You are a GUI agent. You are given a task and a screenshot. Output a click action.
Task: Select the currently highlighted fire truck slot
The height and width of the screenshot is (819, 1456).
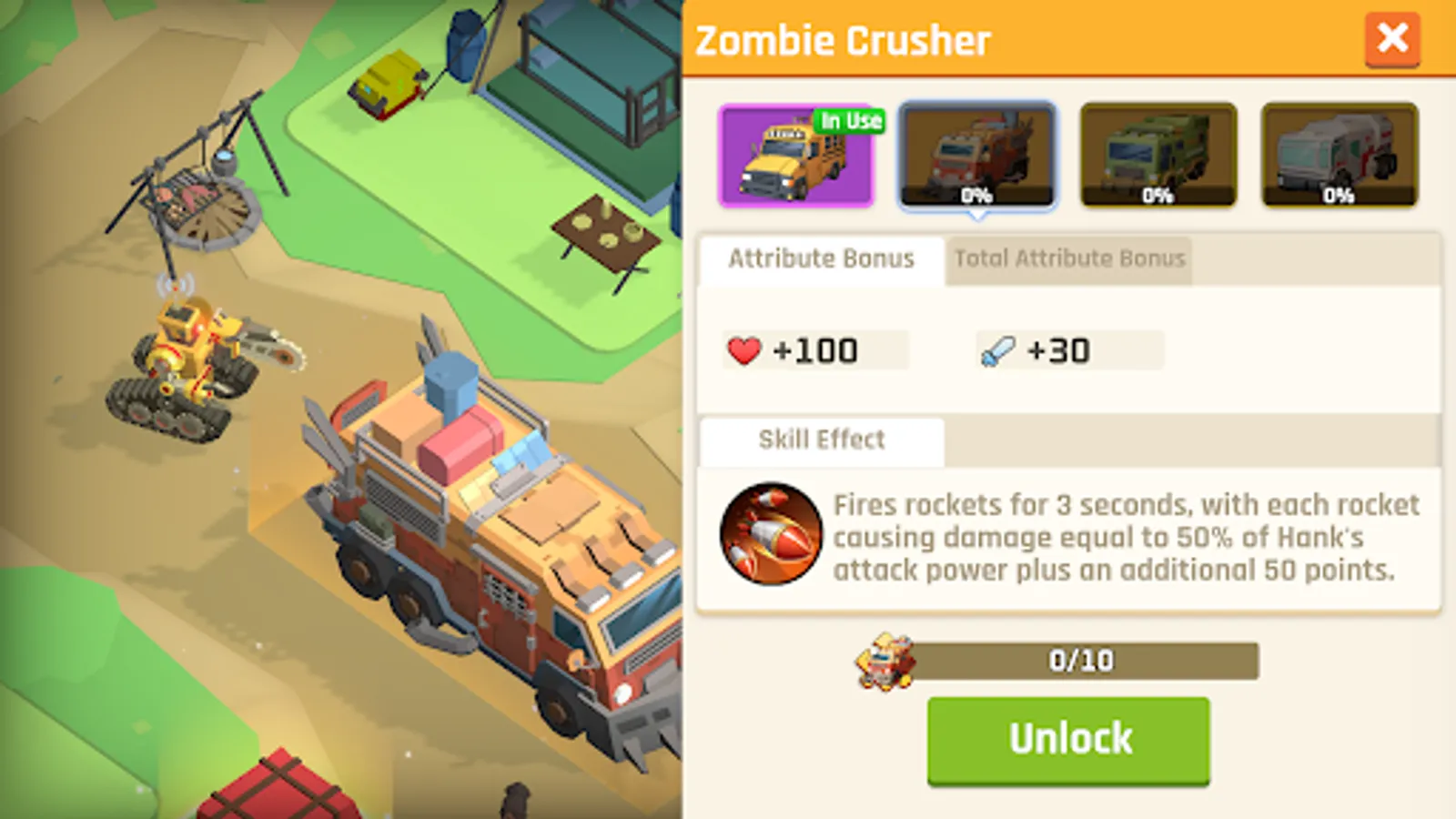[x=978, y=157]
